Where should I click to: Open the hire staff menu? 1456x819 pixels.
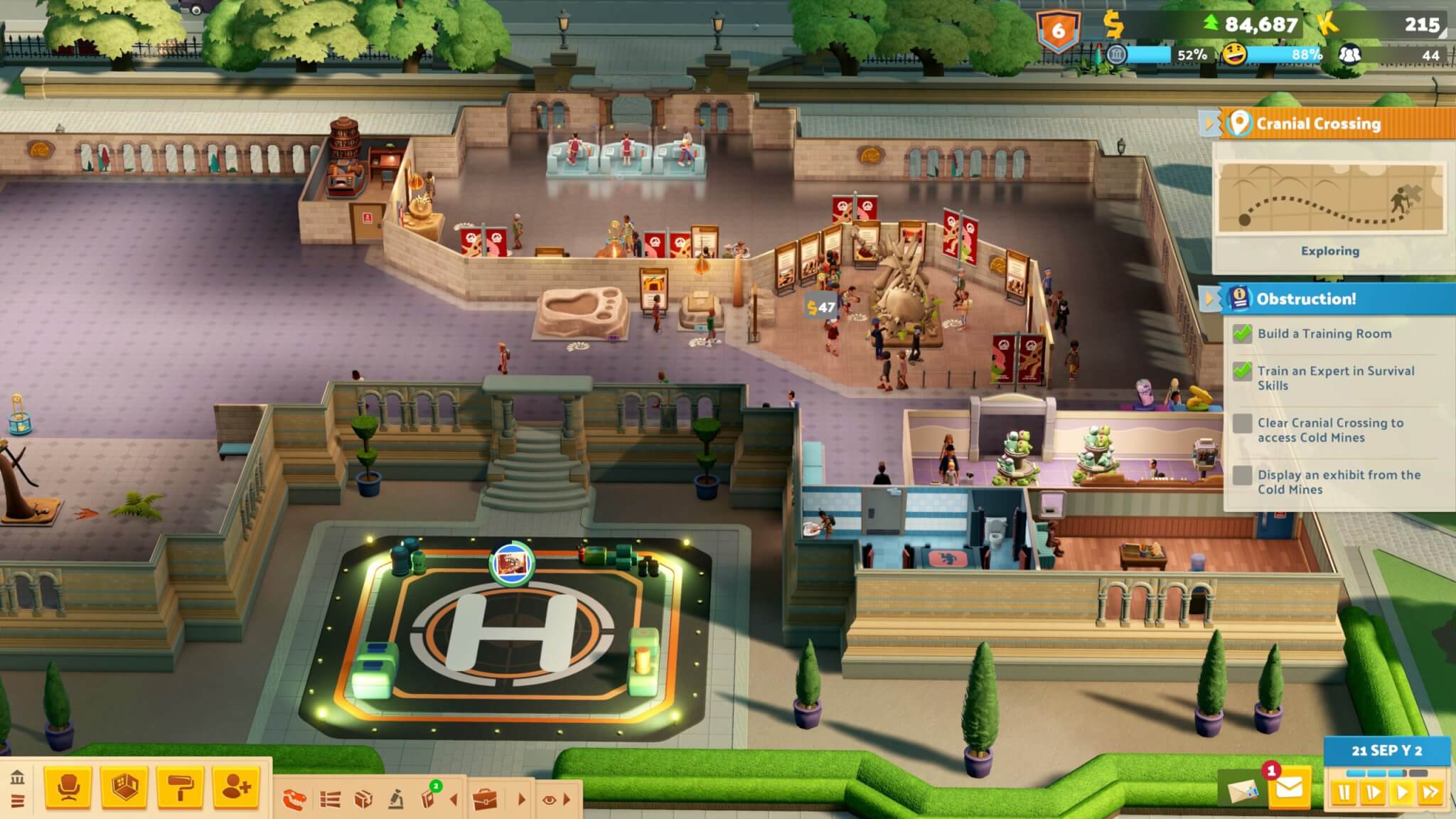pos(236,787)
